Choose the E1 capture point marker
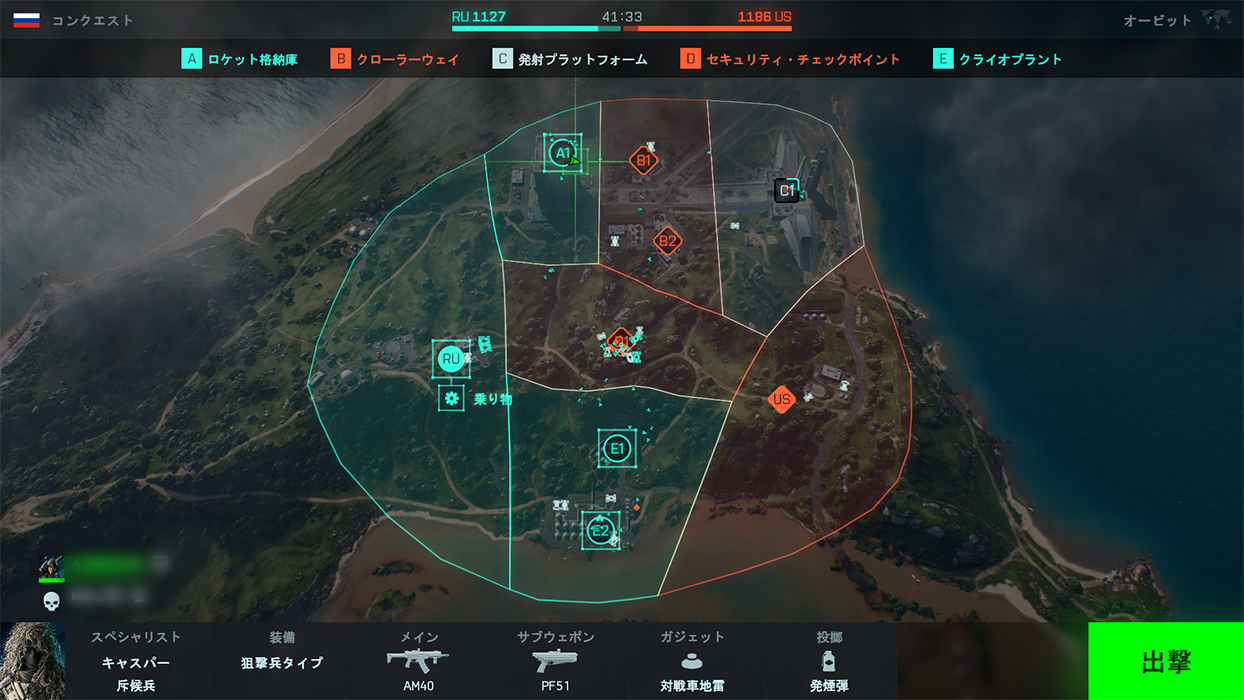Image resolution: width=1244 pixels, height=700 pixels. pos(617,449)
